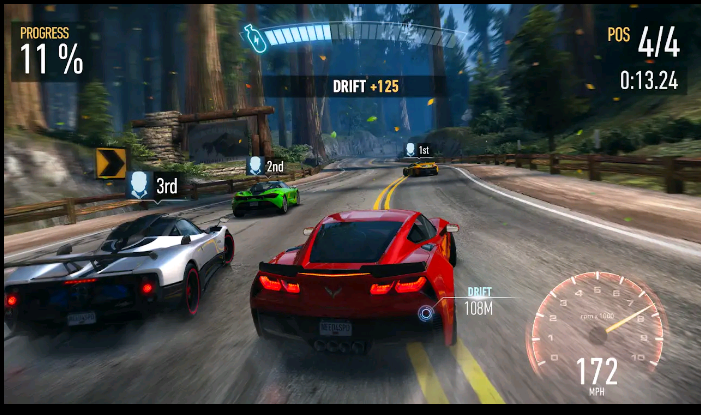701x415 pixels.
Task: Click the 1st place racer marker
Action: [x=417, y=150]
